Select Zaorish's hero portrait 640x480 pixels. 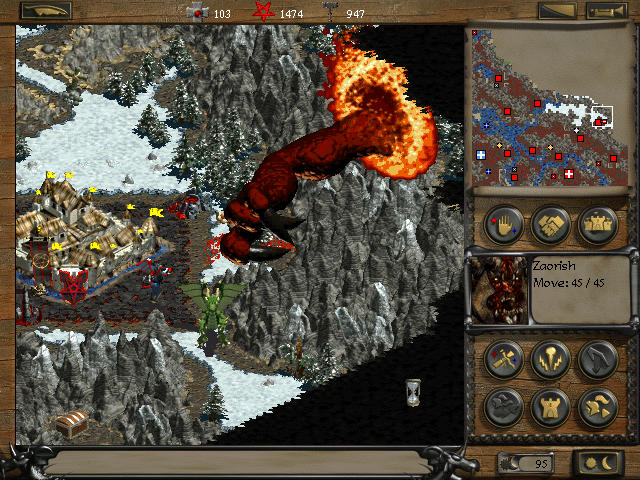click(498, 289)
